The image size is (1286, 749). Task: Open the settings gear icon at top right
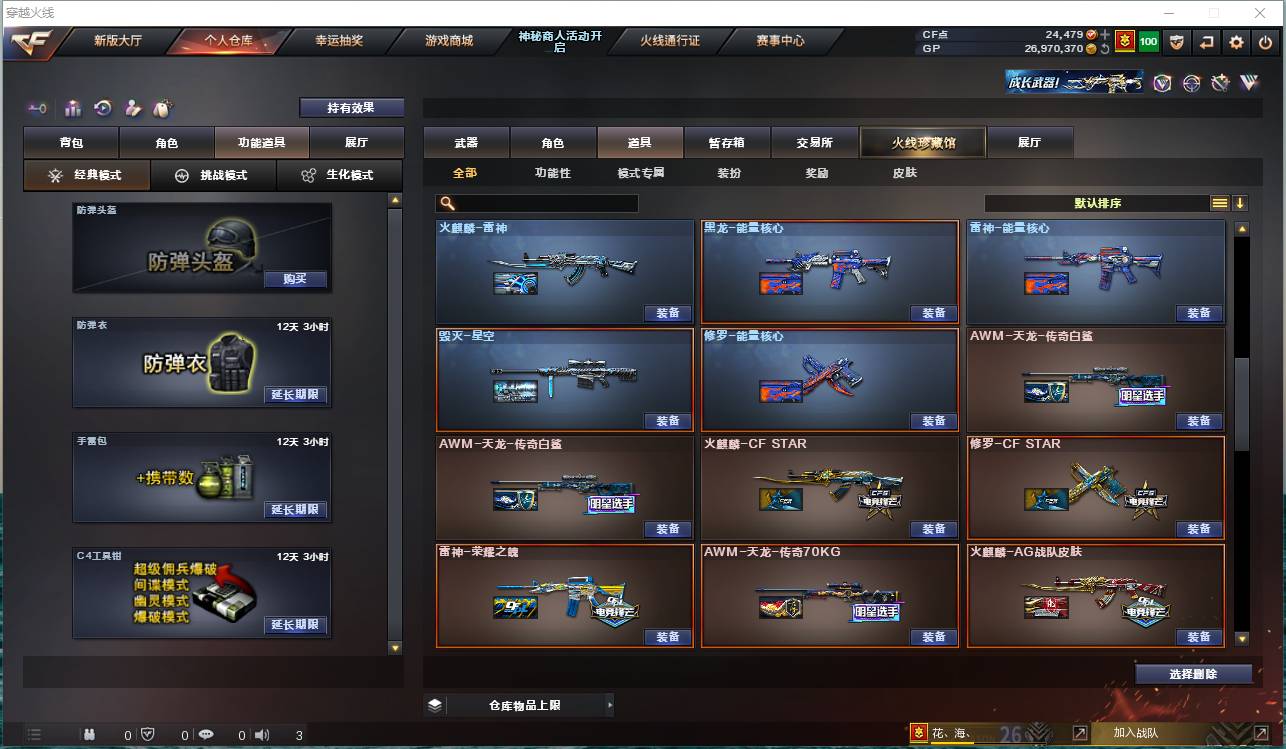pyautogui.click(x=1236, y=42)
